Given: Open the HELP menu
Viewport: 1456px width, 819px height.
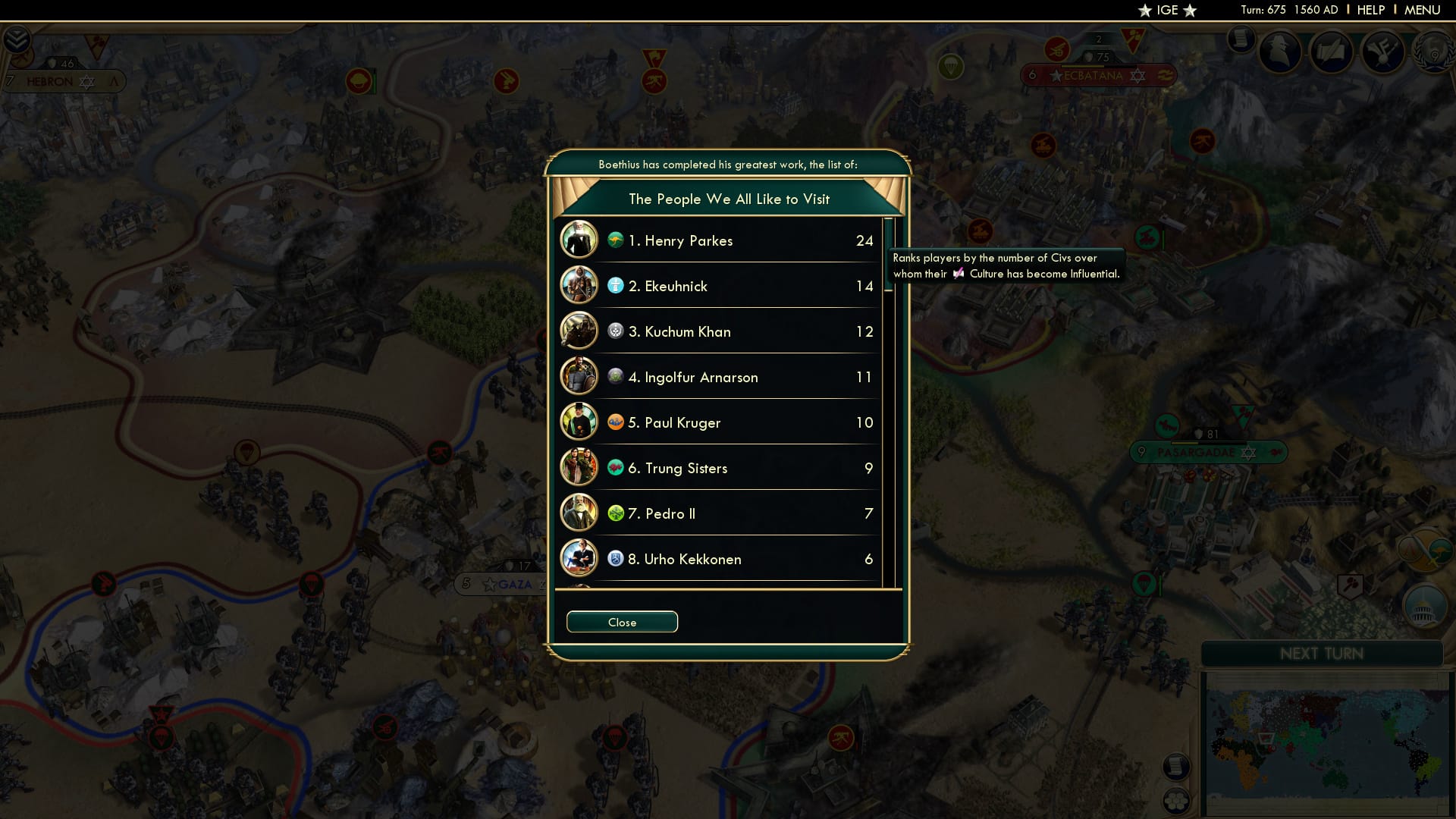Looking at the screenshot, I should pos(1370,10).
